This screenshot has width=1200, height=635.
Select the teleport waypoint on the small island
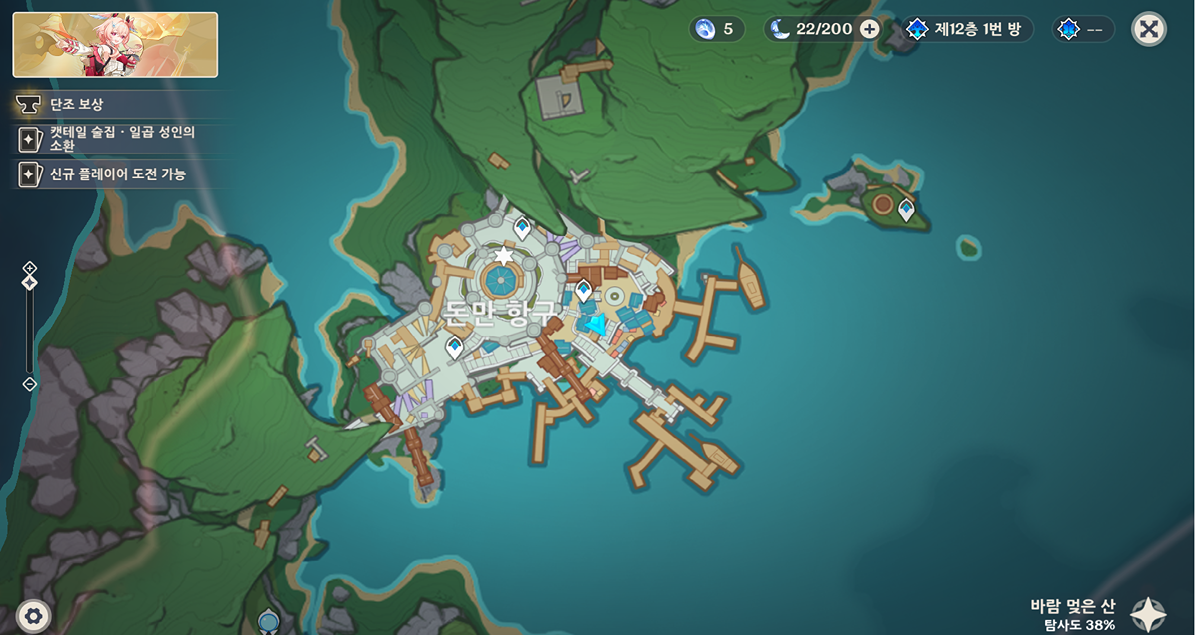click(906, 210)
